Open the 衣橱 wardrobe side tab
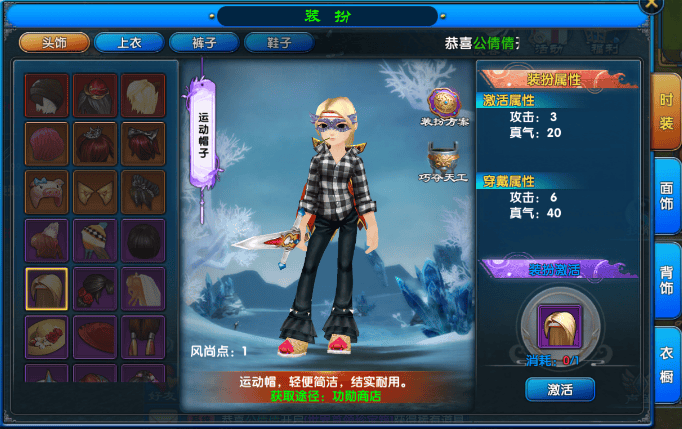Screen dimensions: 682x429 (666, 363)
